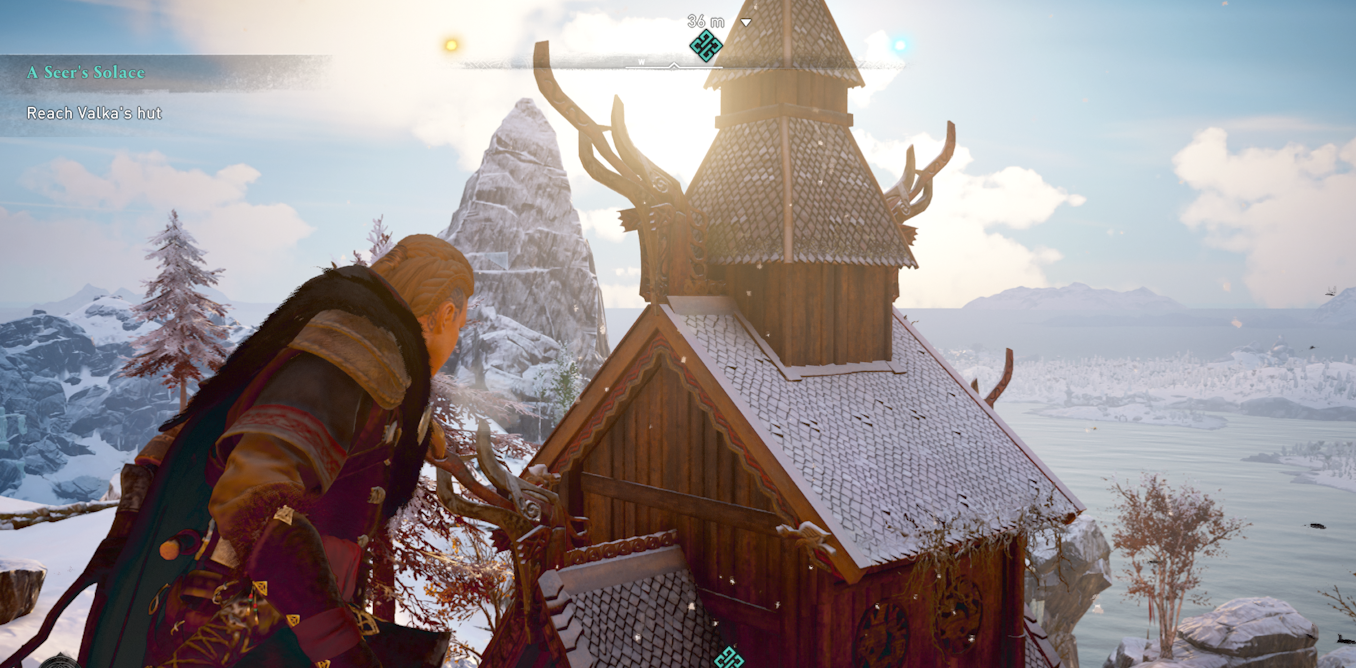The image size is (1356, 668).
Task: Select the teal quest marker on the compass
Action: [706, 45]
